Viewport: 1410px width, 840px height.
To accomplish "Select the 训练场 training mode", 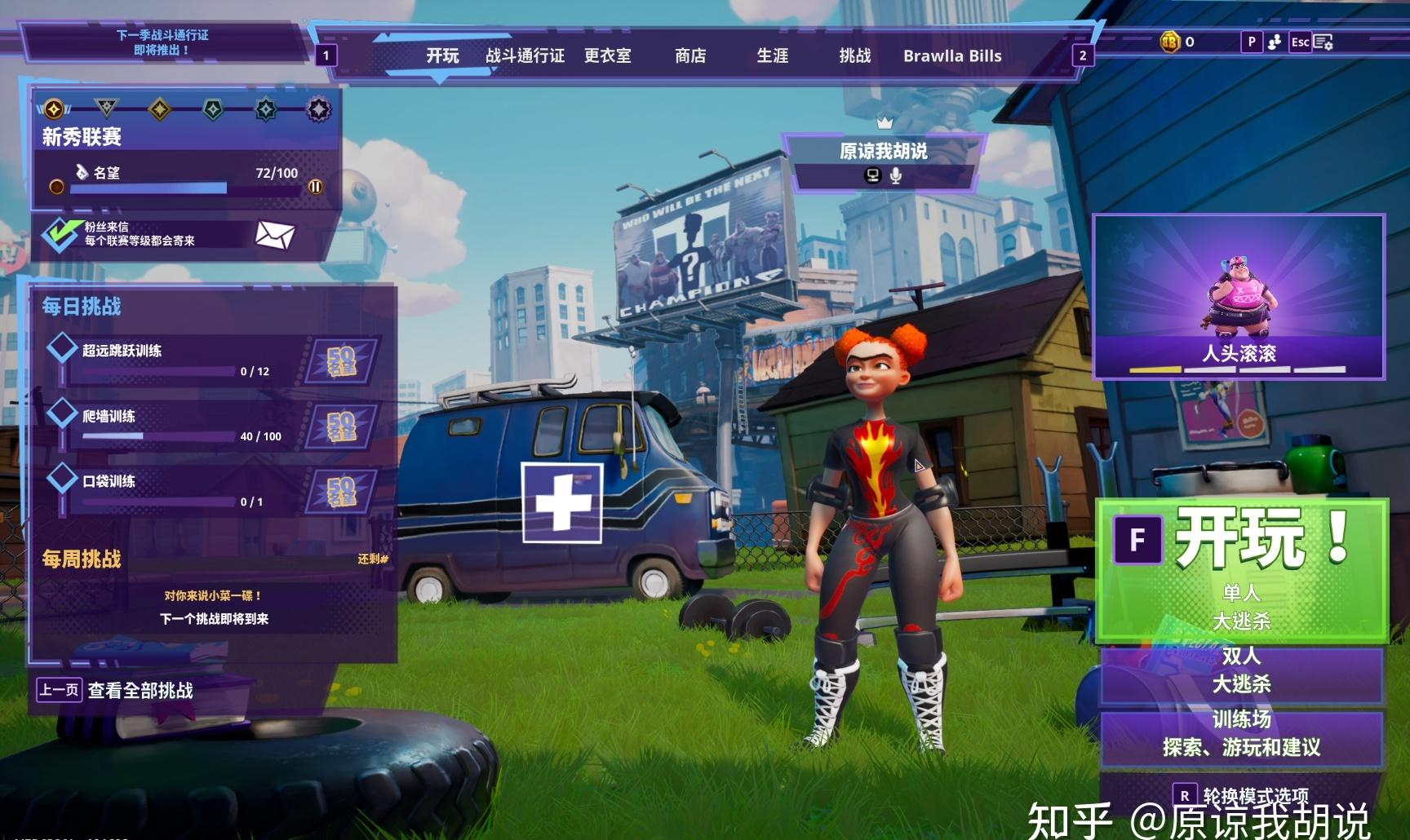I will [1240, 733].
